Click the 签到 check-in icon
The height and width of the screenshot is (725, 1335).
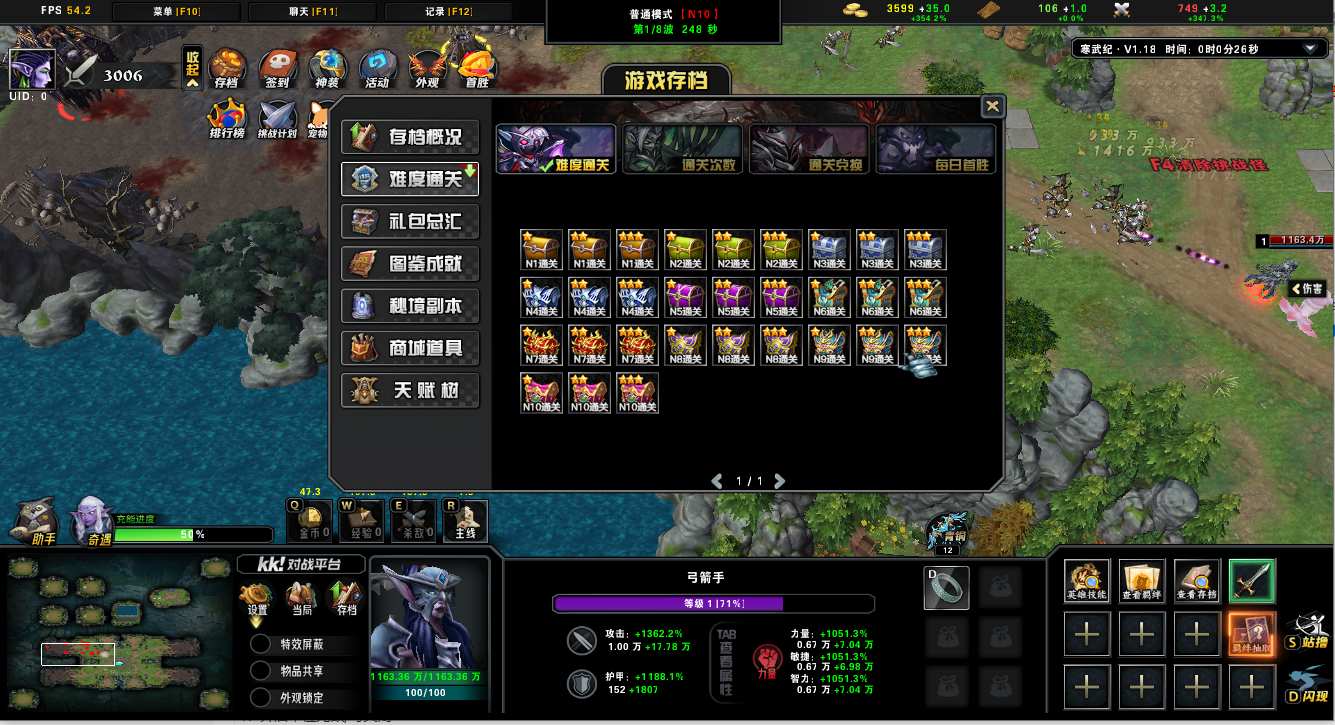[x=277, y=68]
